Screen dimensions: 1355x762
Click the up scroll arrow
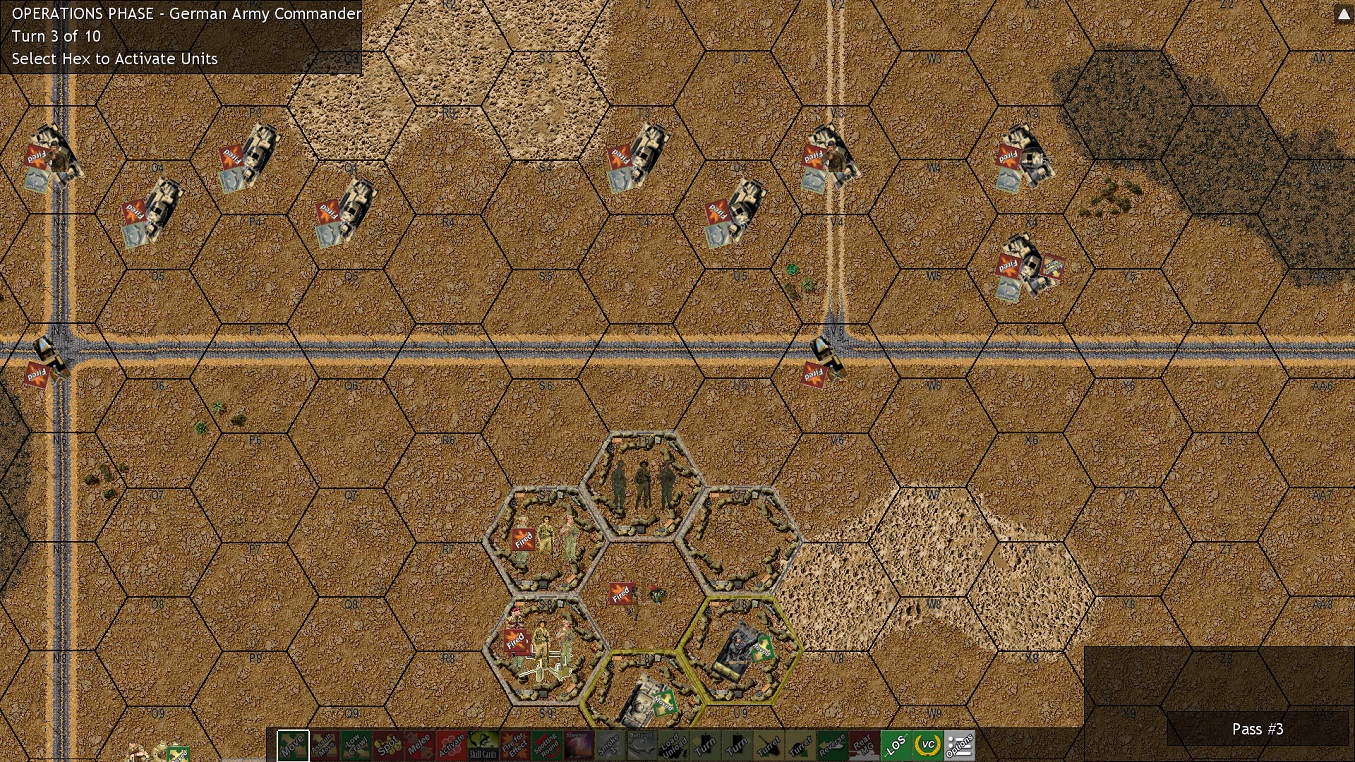pos(1344,13)
